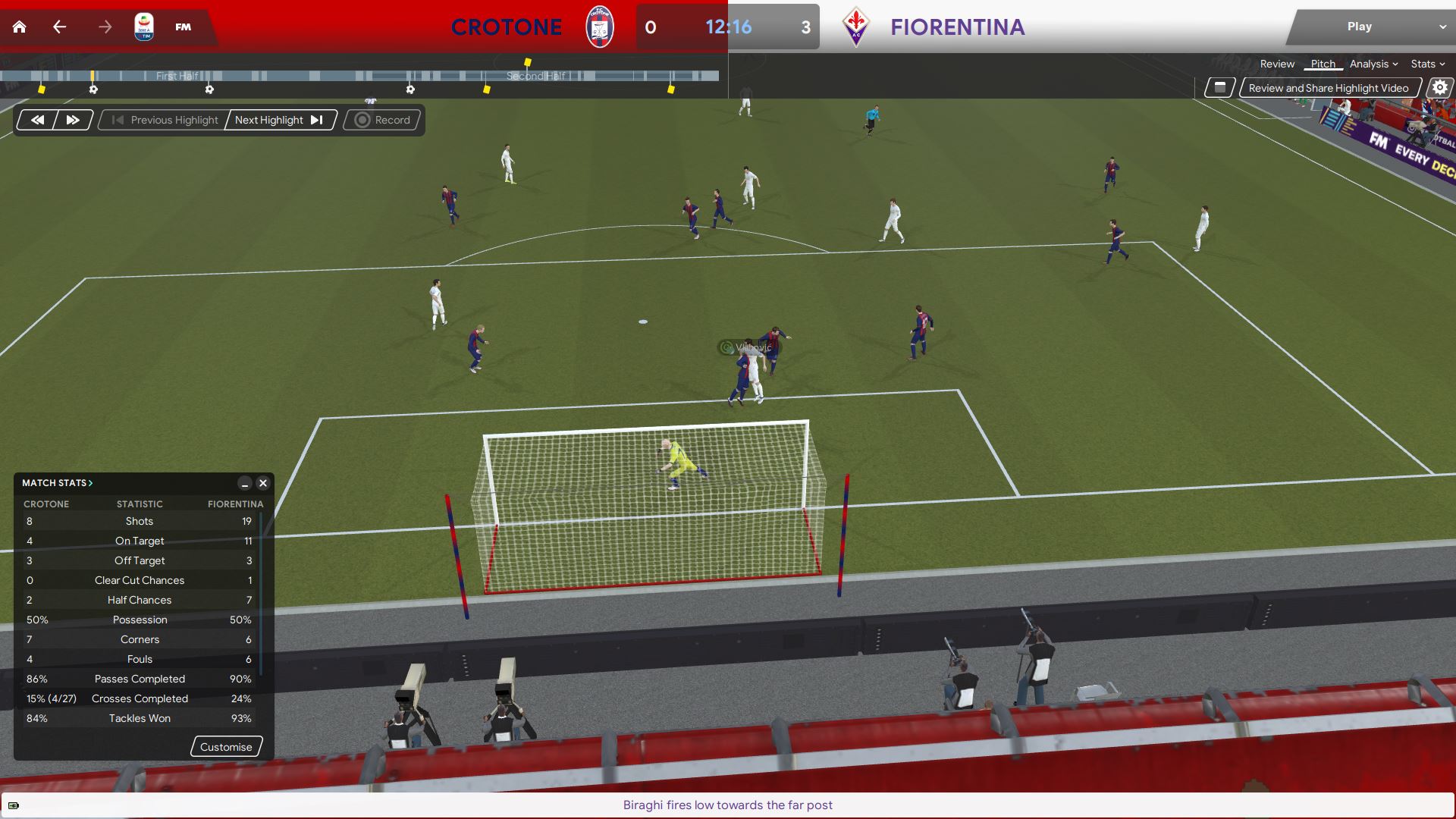Open the FM menu
Image resolution: width=1456 pixels, height=819 pixels.
[183, 27]
